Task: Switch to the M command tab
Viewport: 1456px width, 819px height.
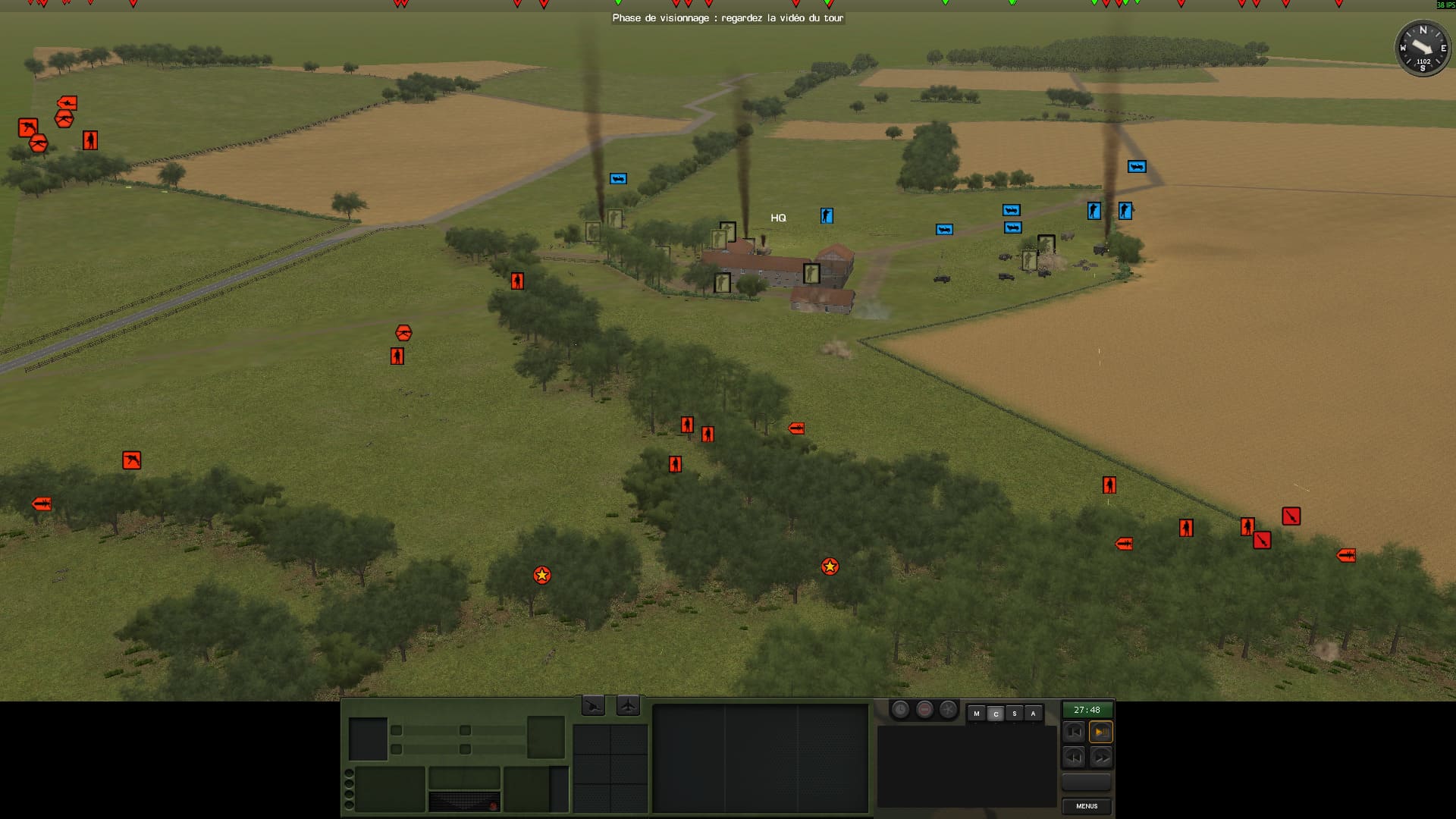Action: 977,714
